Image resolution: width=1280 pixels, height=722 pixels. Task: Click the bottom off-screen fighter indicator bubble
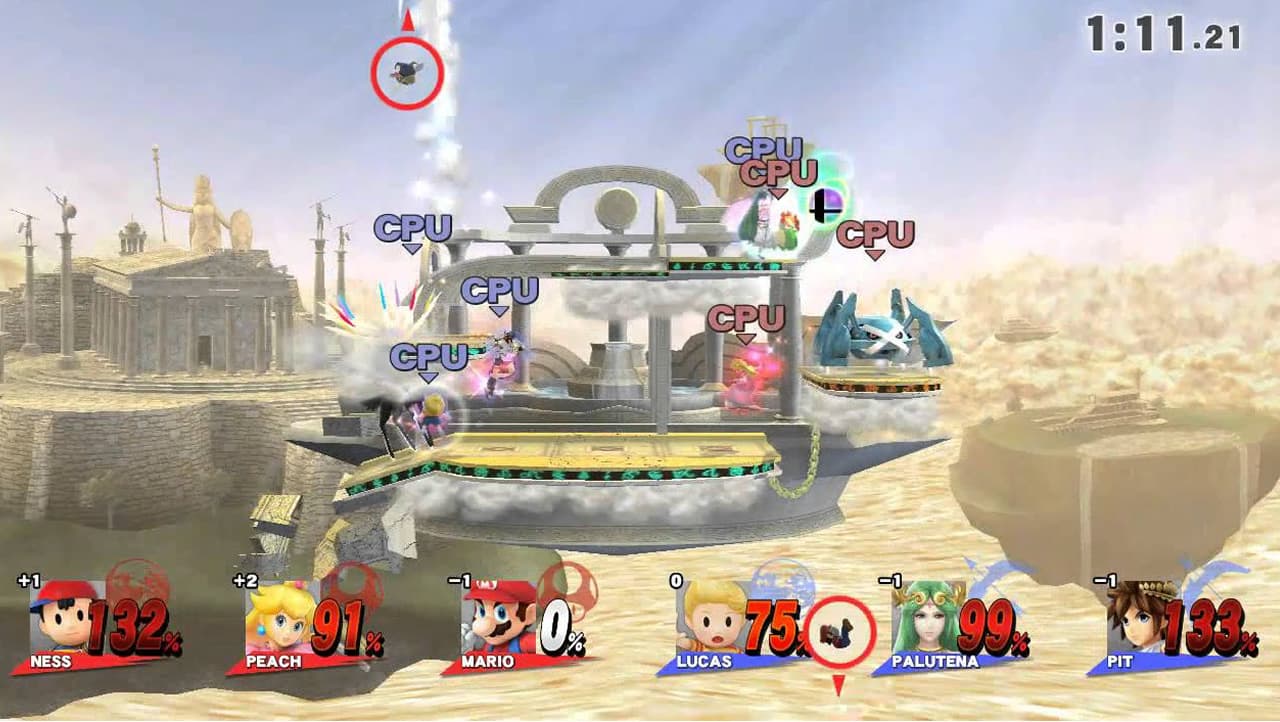tap(839, 632)
